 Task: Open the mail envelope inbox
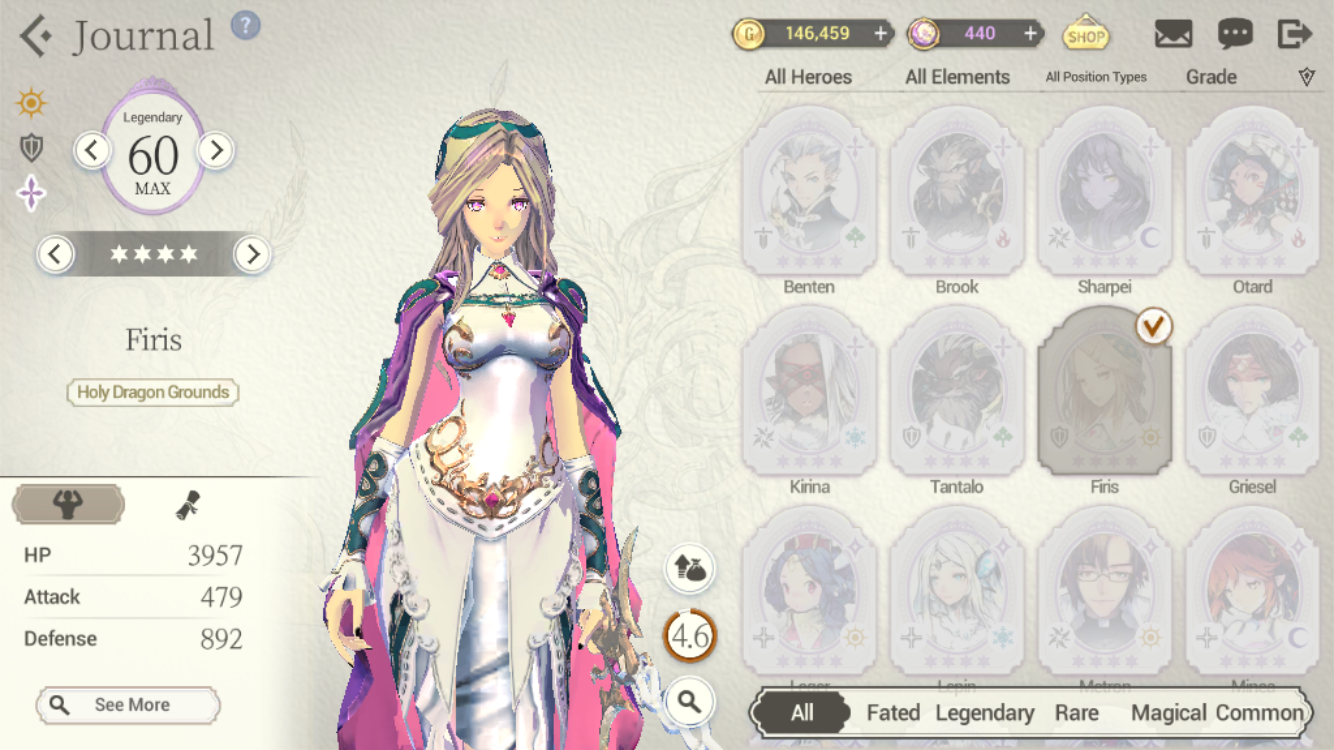[1173, 34]
